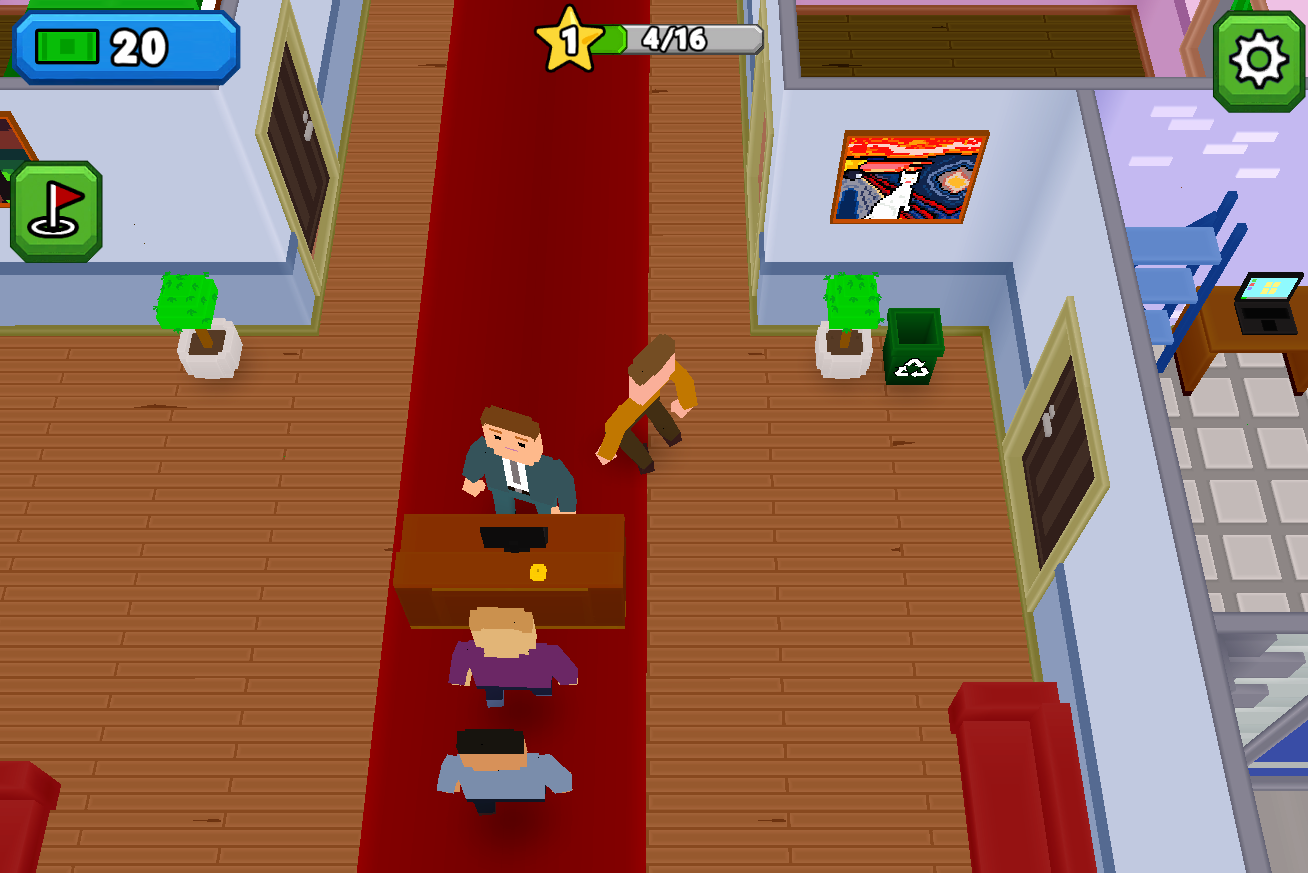This screenshot has height=873, width=1308.
Task: Tap the level 1 star icon
Action: (571, 38)
